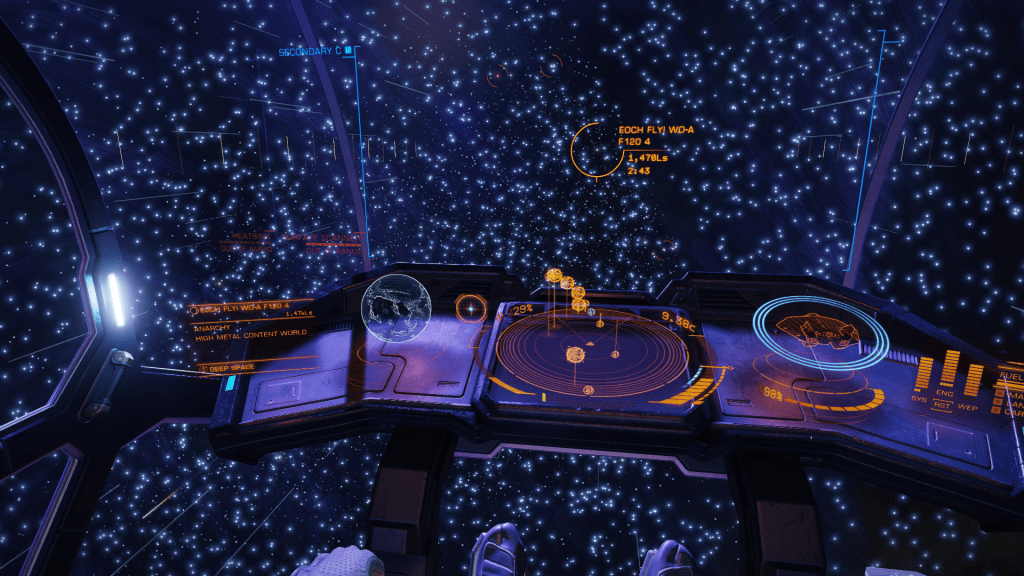The image size is (1024, 576).
Task: Select the EOCH FLYI WD-A target marker
Action: click(594, 151)
